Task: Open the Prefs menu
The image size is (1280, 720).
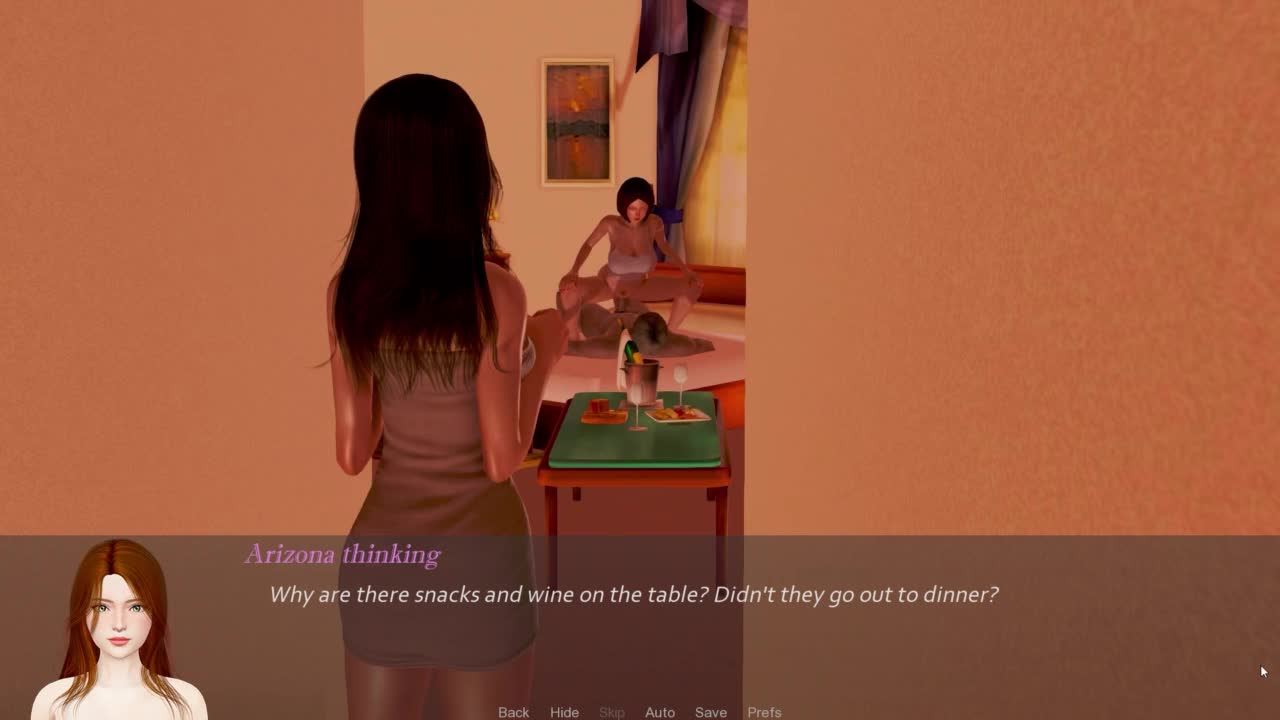Action: pos(764,712)
